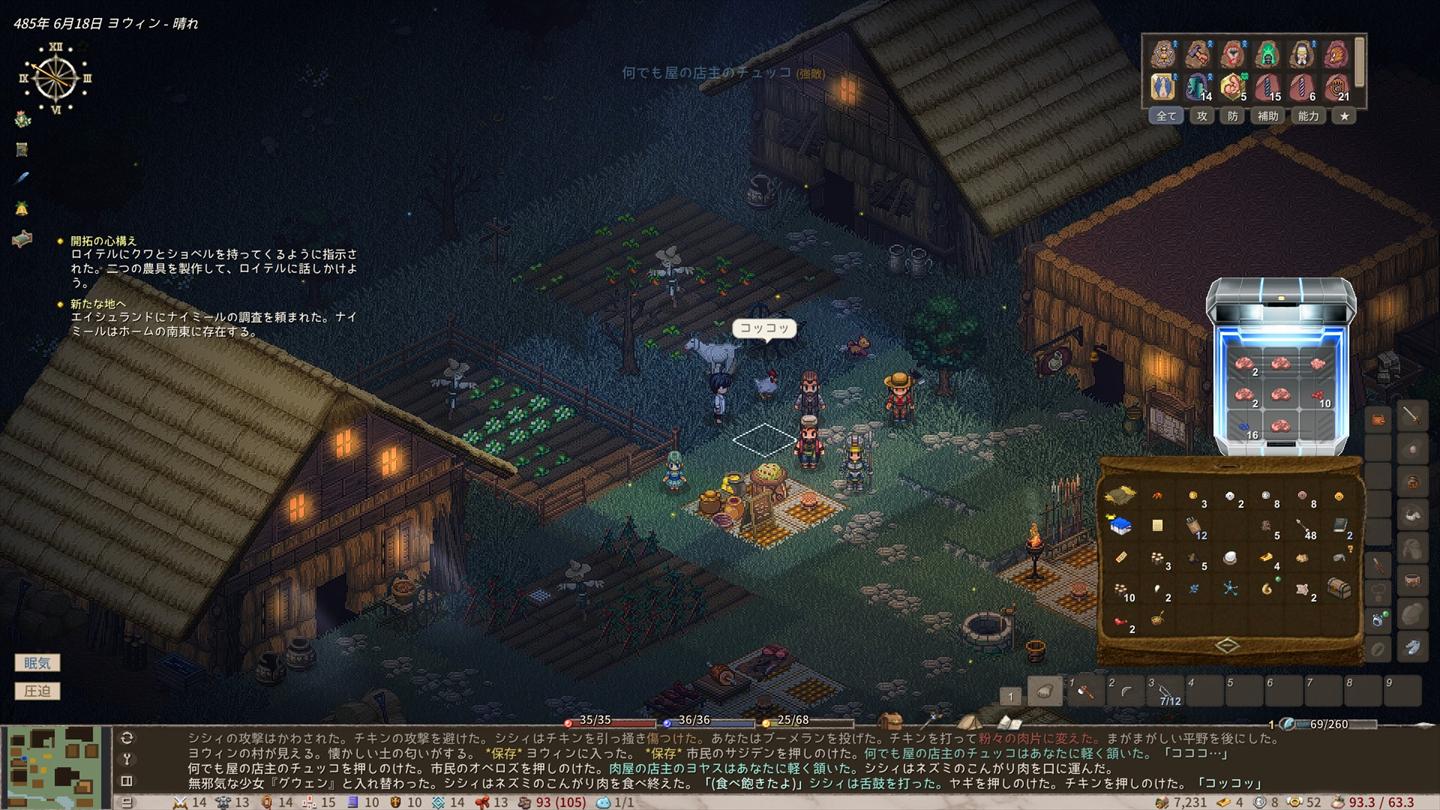Screen dimensions: 1440x810
Task: Open the golden bell icon
Action: tap(22, 208)
